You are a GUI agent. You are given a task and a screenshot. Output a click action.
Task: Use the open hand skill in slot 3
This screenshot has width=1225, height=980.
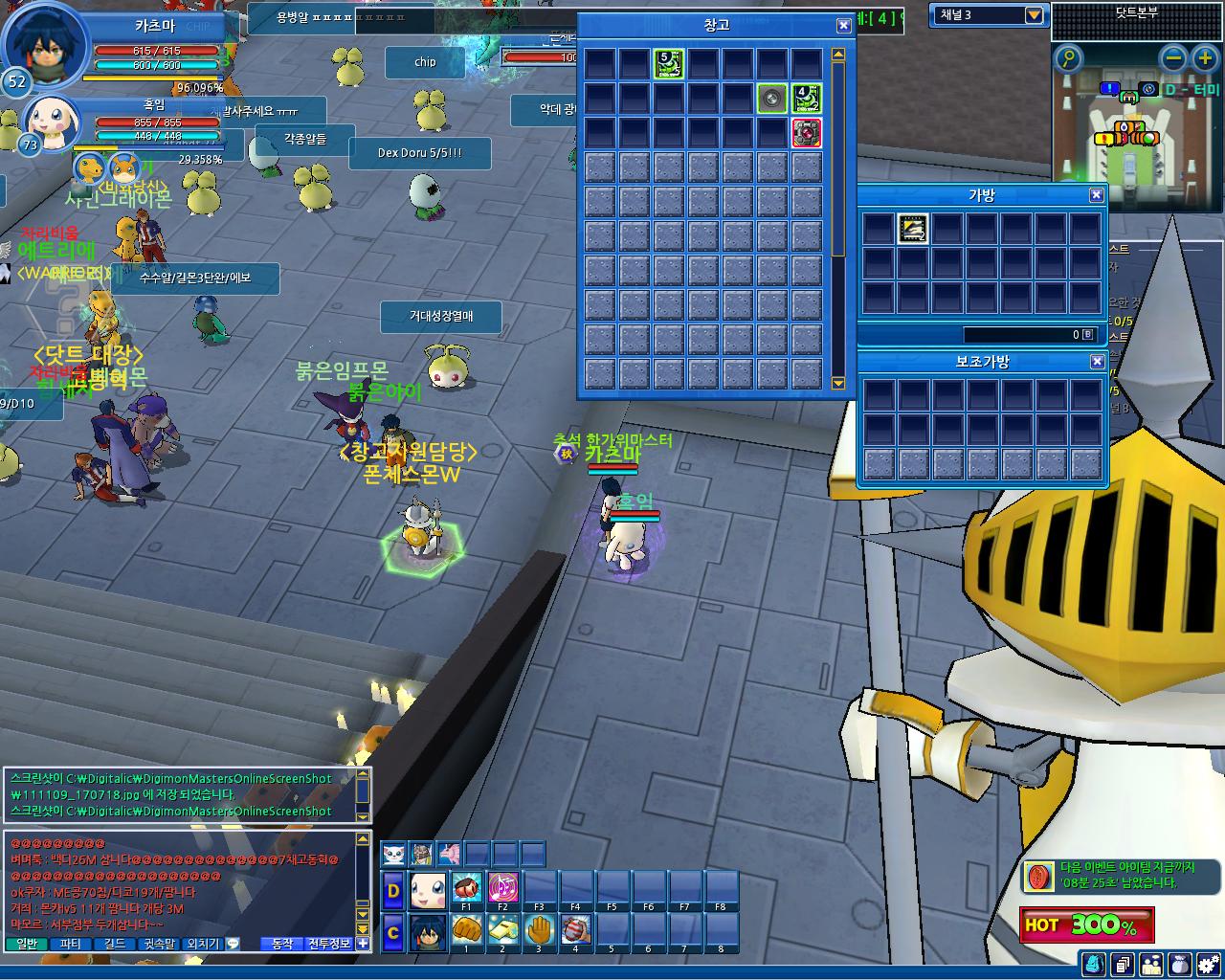[x=539, y=929]
